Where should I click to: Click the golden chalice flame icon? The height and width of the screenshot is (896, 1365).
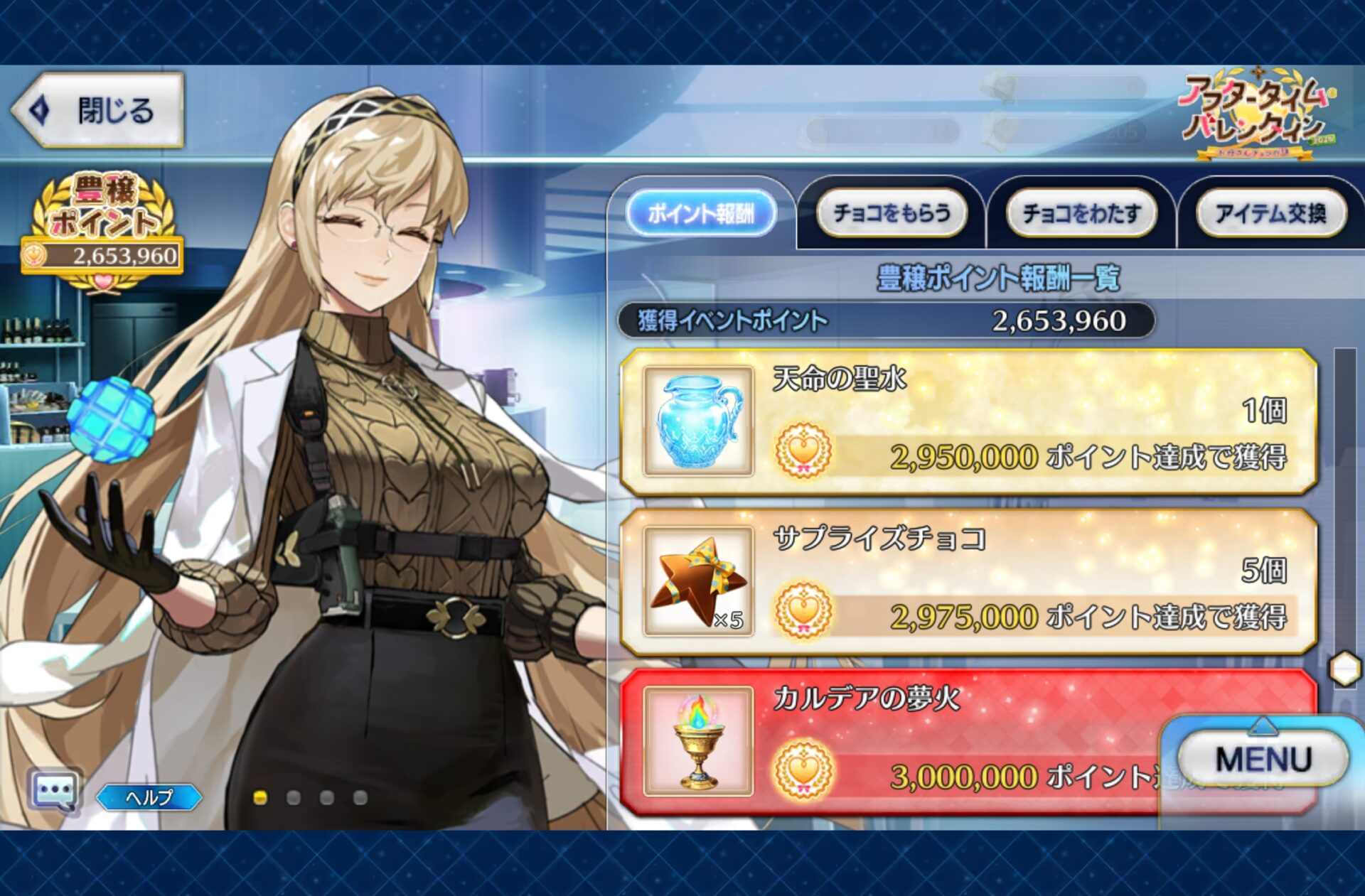(x=698, y=742)
